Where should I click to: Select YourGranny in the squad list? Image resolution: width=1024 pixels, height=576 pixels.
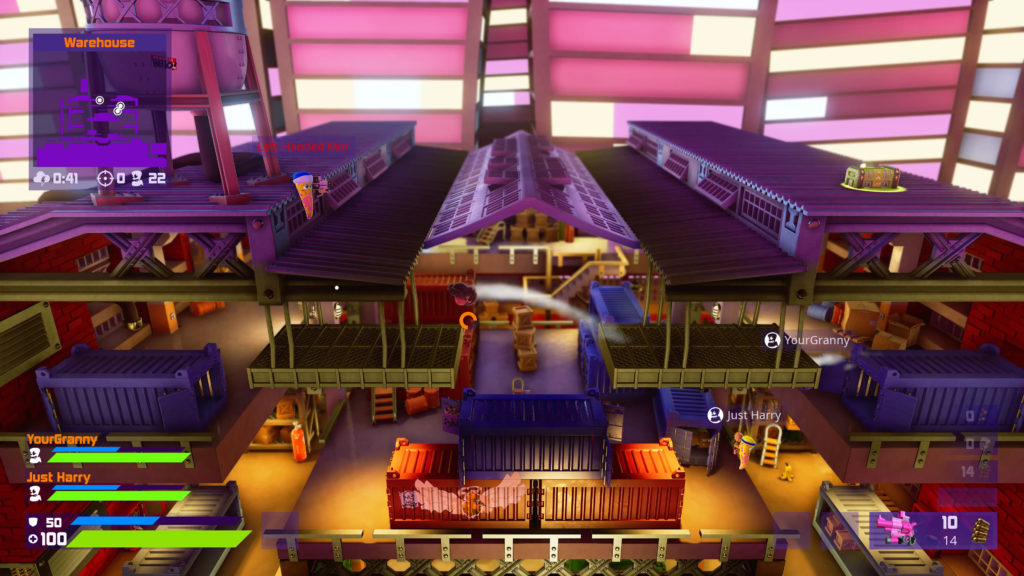click(58, 439)
